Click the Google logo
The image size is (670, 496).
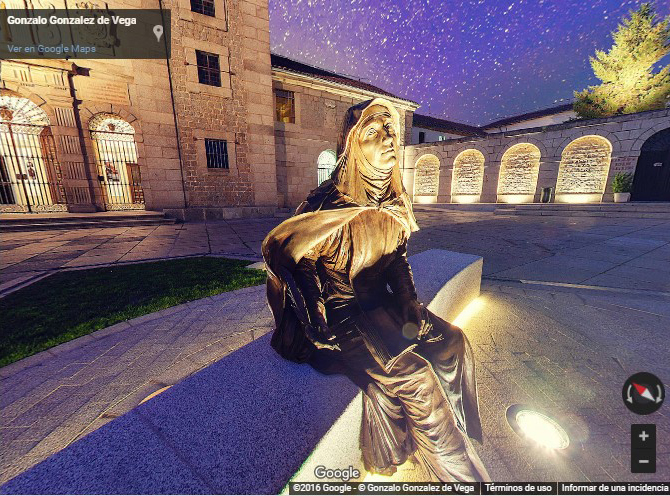point(336,473)
